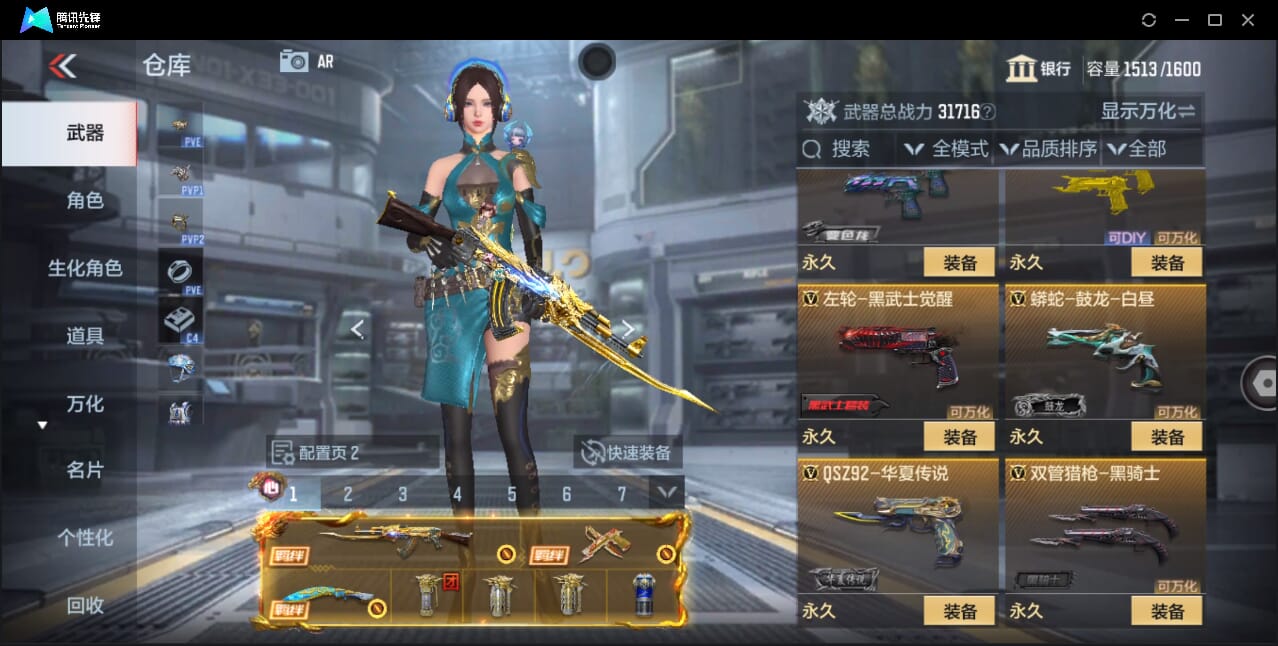Image resolution: width=1278 pixels, height=646 pixels.
Task: Equip the QSZ92-华夏传说 pistol
Action: [x=959, y=610]
